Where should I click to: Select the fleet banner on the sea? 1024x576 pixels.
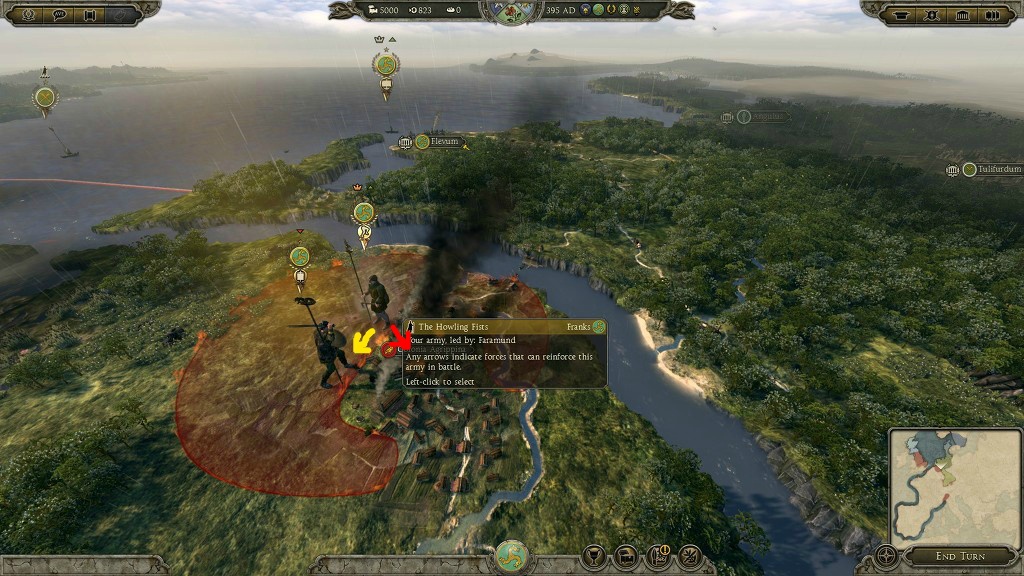click(x=45, y=97)
